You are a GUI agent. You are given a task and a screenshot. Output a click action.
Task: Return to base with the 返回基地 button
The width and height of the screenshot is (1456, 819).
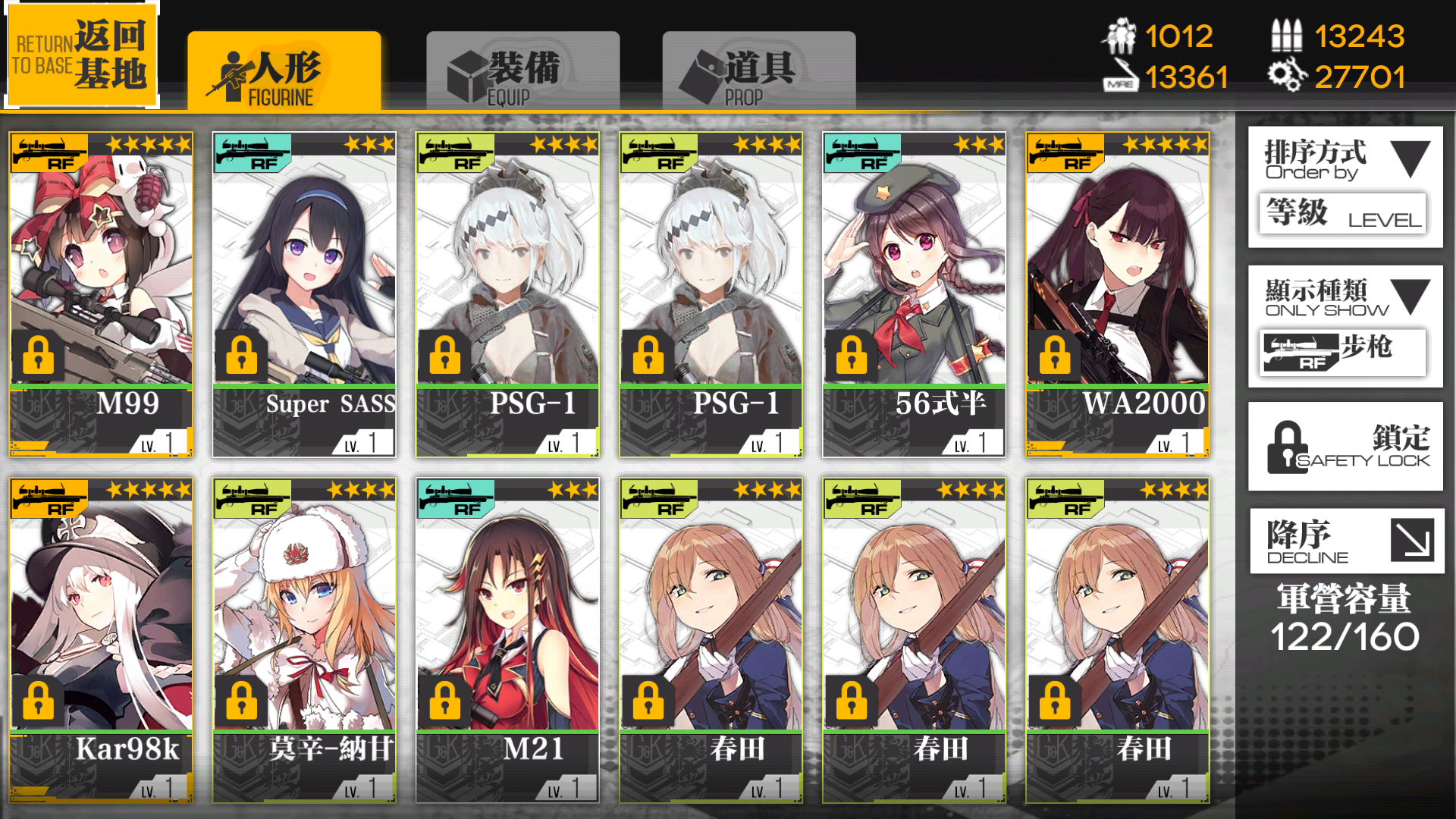coord(82,55)
